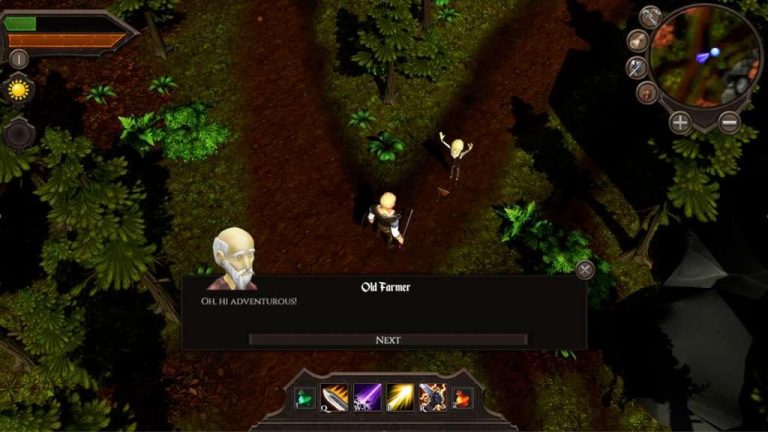Viewport: 768px width, 432px height.
Task: Activate the flaming sword slash ability
Action: pos(335,398)
